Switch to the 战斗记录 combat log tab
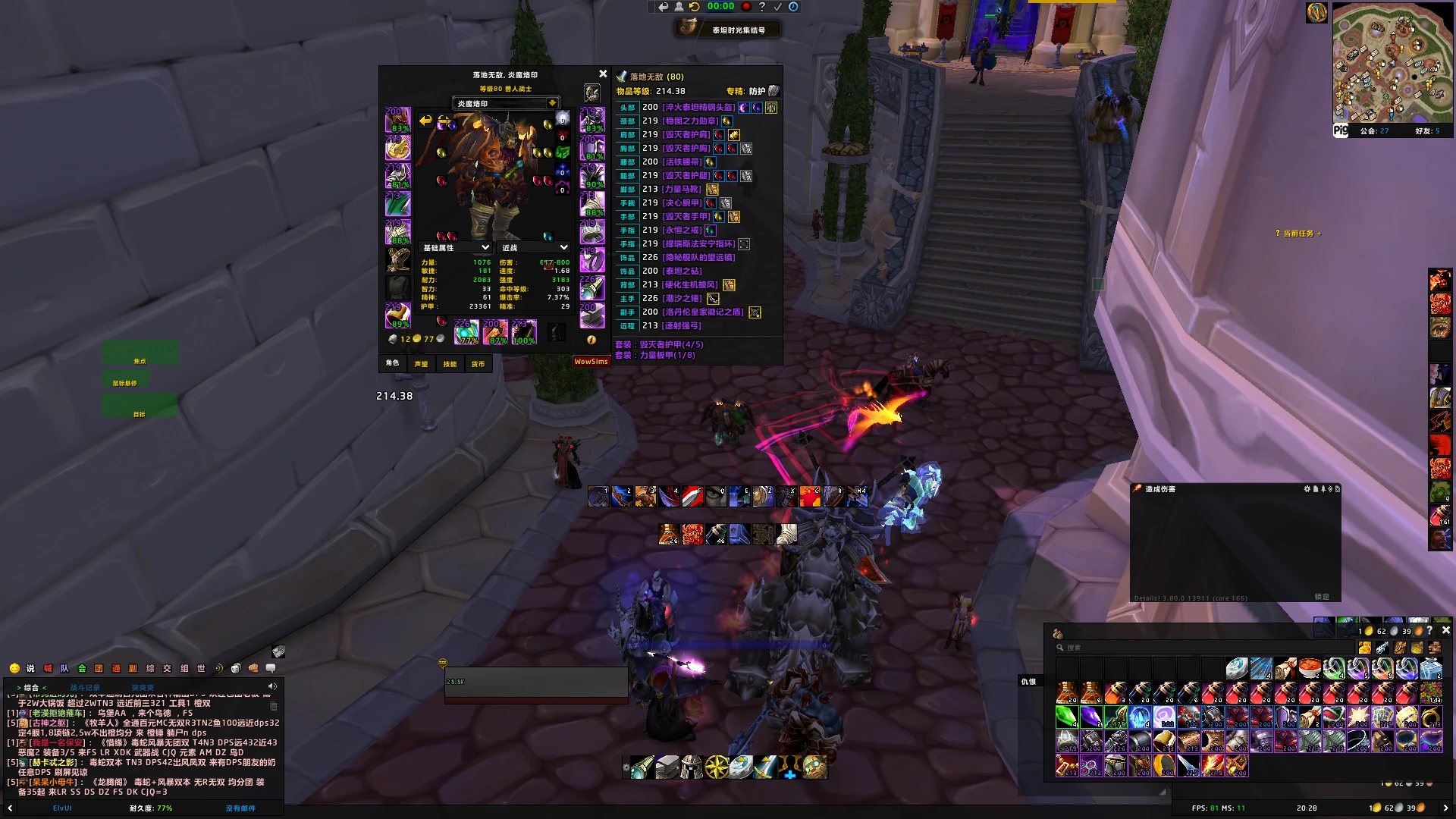1456x819 pixels. (x=85, y=688)
